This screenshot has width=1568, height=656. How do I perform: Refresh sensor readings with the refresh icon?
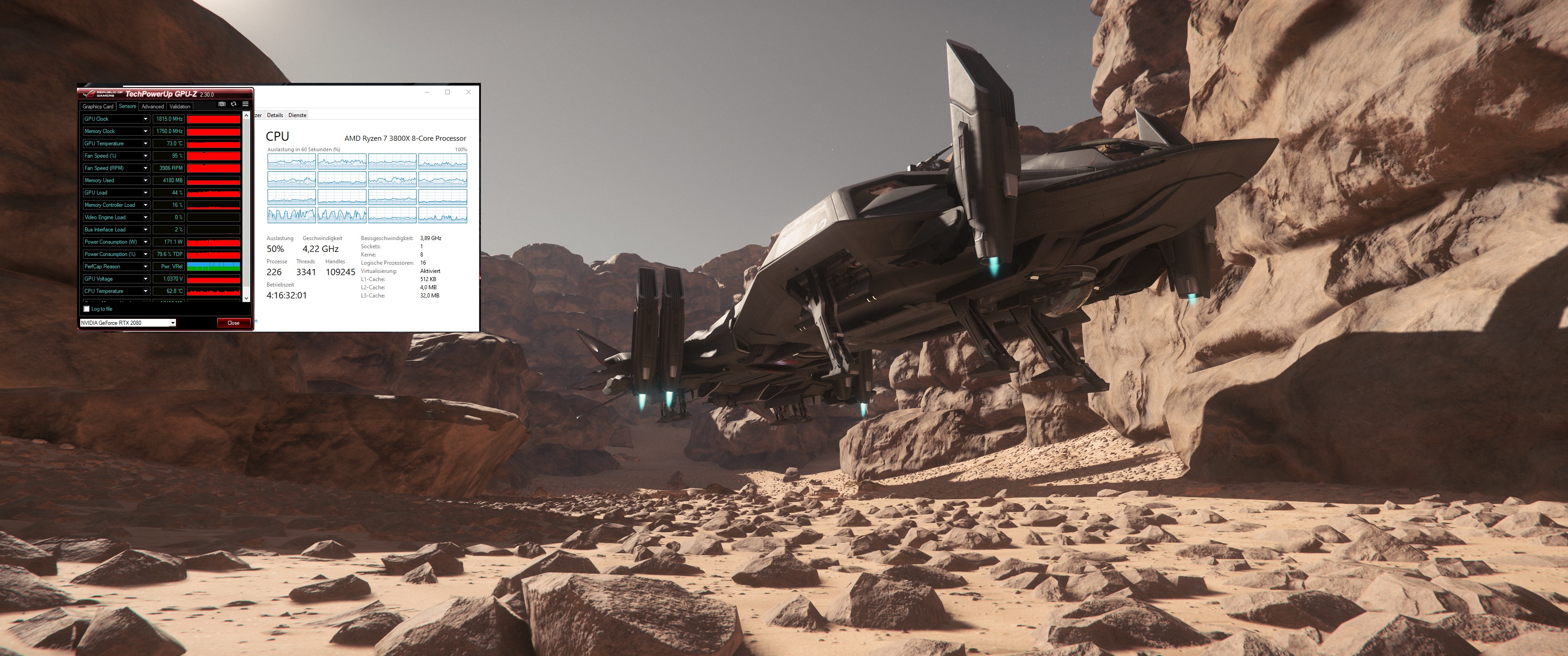click(234, 104)
